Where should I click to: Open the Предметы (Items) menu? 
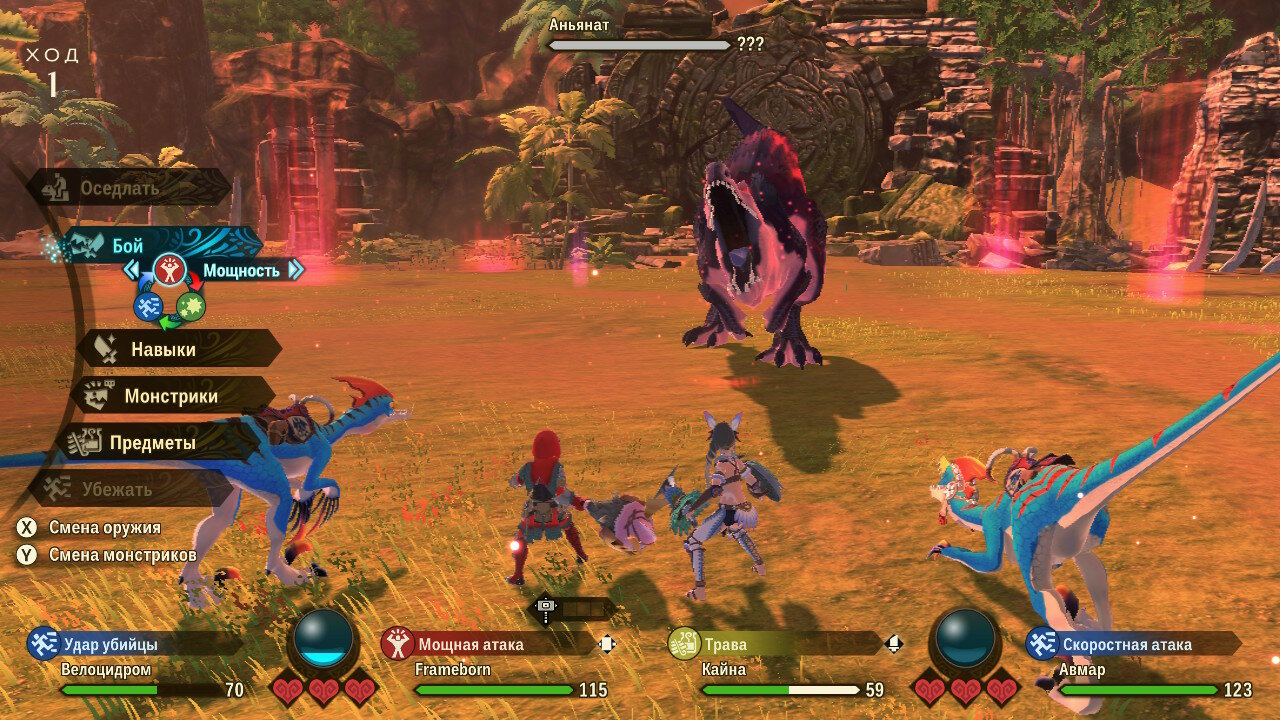pyautogui.click(x=152, y=442)
